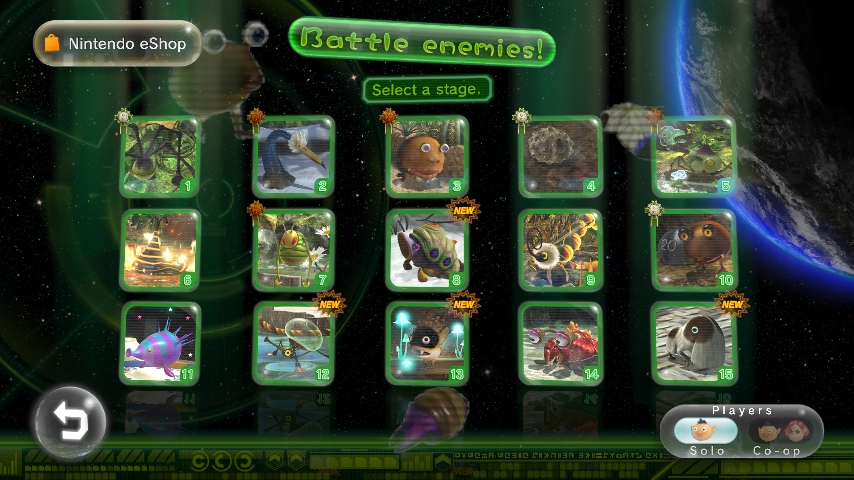Choose stage 5 thumbnail
Screen dimensions: 854x480
click(x=694, y=157)
